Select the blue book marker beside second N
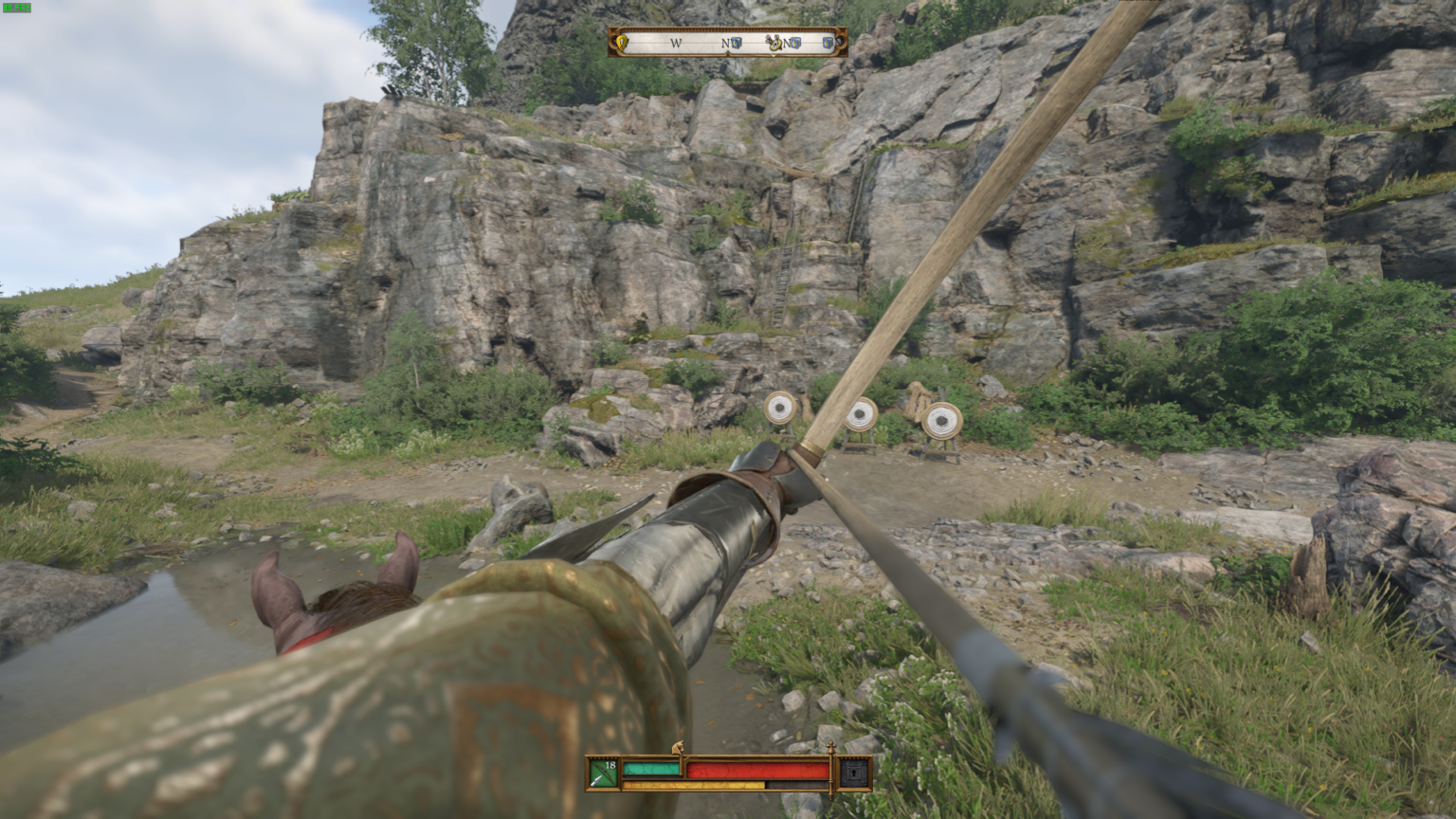 coord(794,43)
